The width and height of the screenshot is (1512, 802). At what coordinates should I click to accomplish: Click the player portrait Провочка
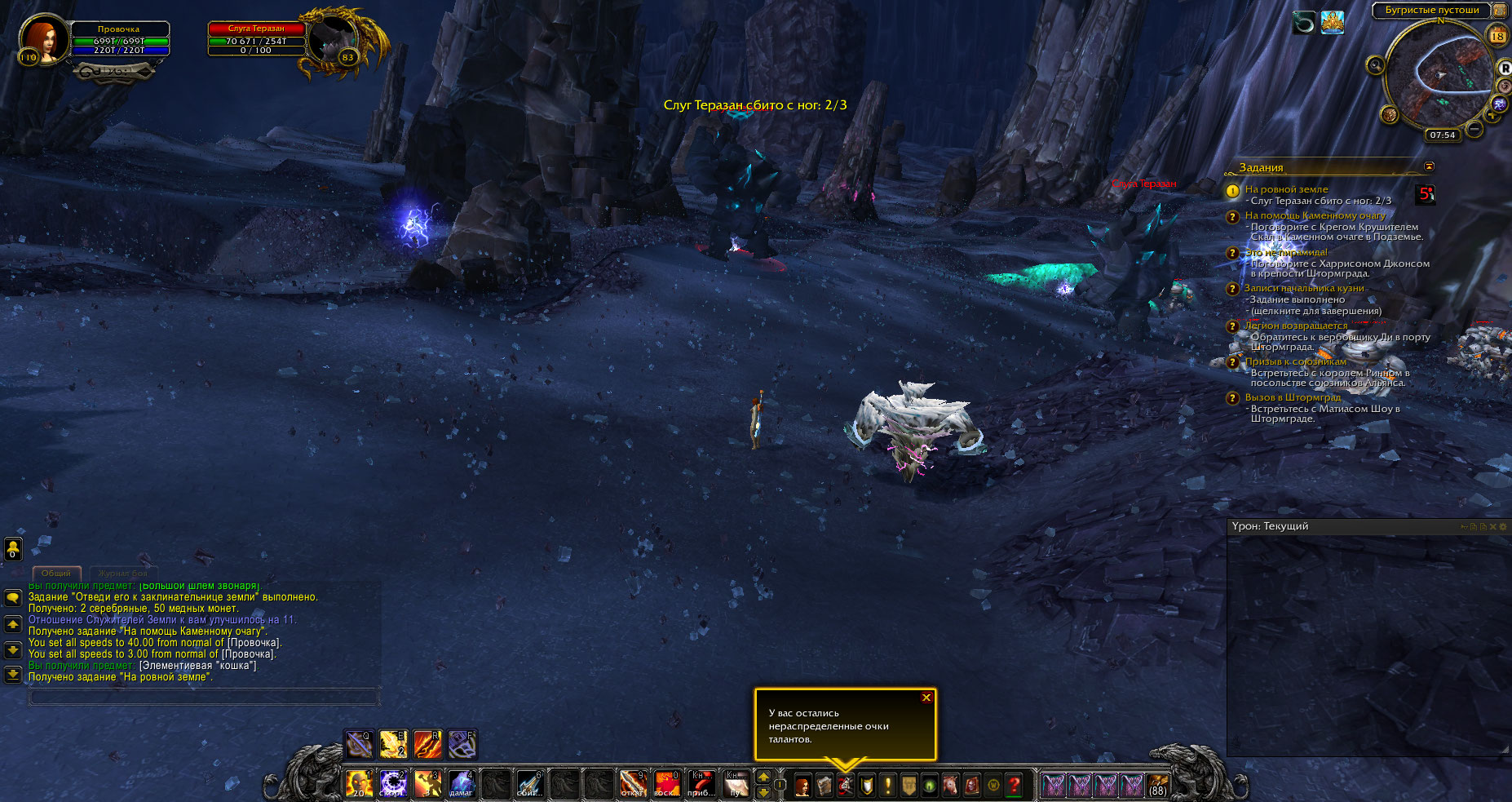click(42, 38)
